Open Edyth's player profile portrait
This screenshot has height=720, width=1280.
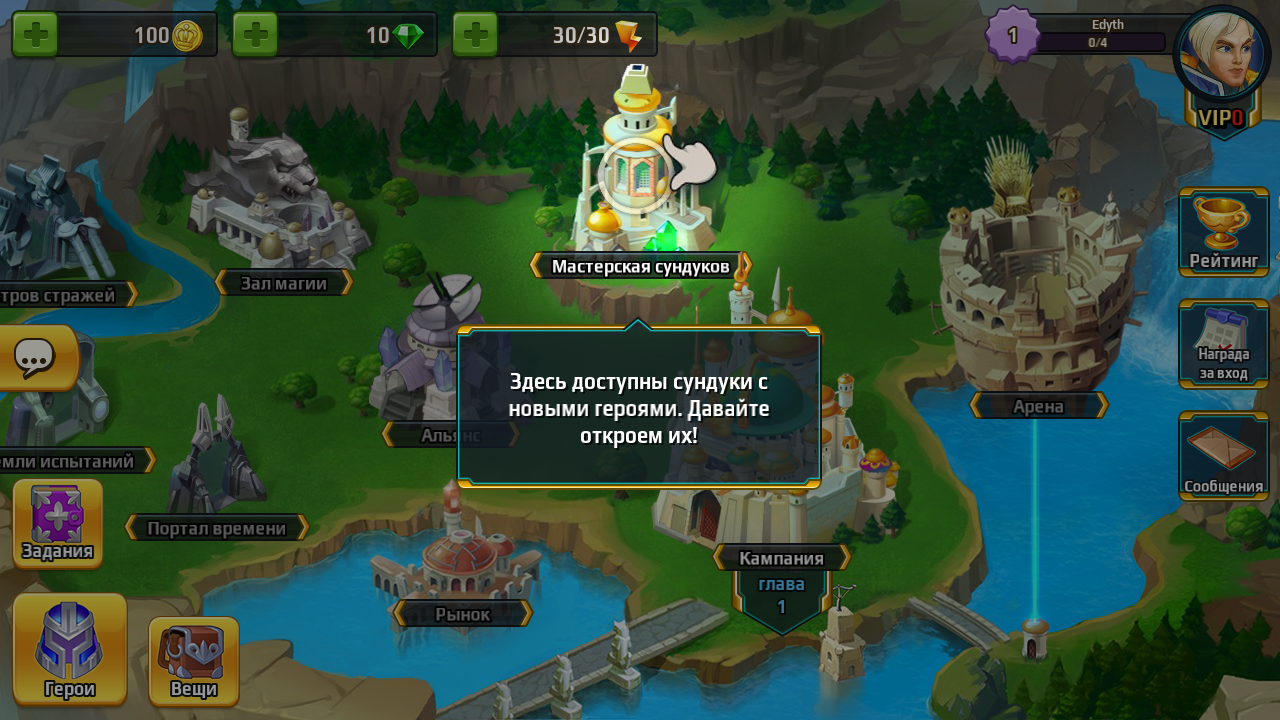click(1221, 52)
